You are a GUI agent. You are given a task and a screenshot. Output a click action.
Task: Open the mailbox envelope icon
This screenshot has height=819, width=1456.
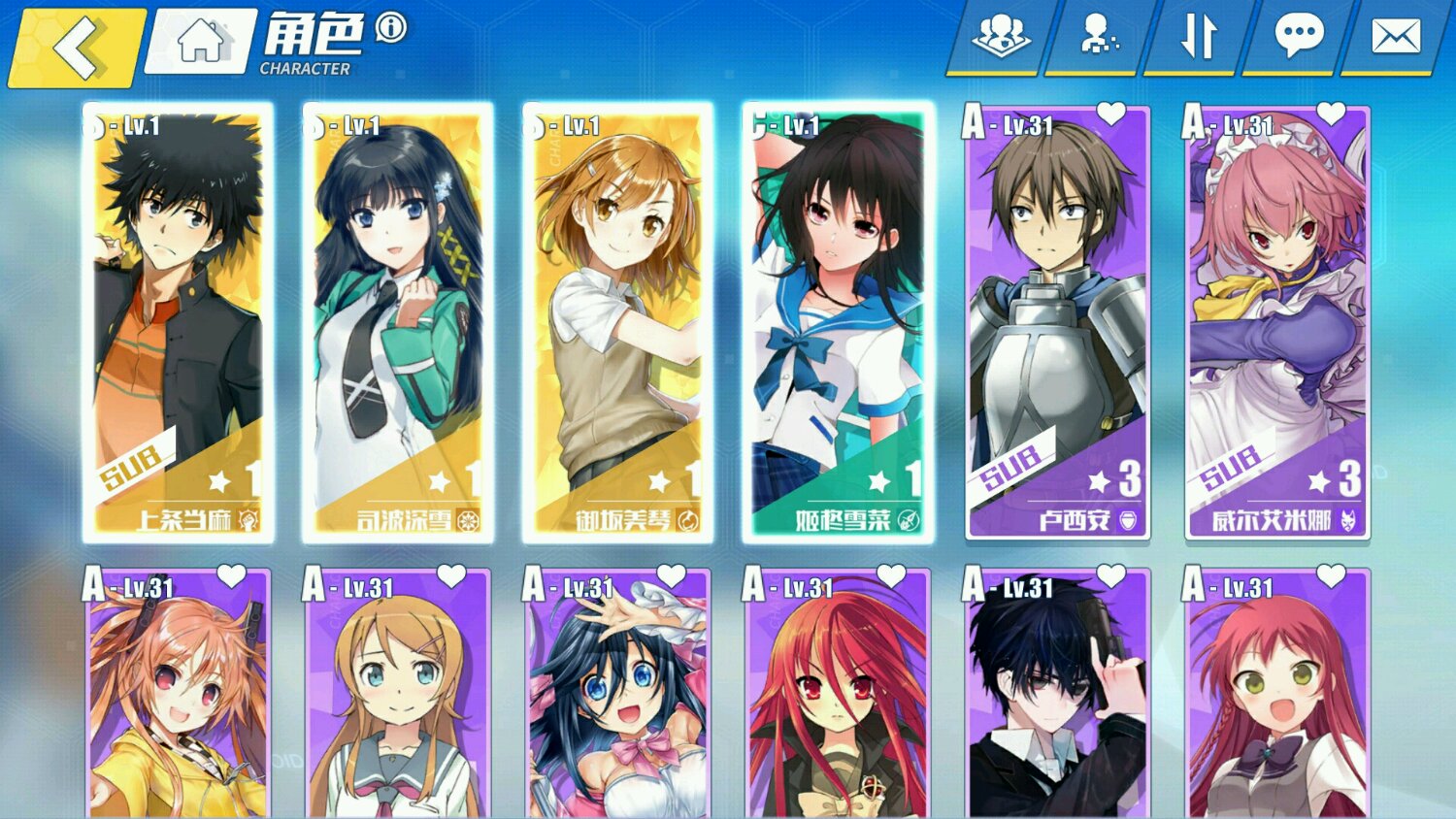pos(1396,37)
